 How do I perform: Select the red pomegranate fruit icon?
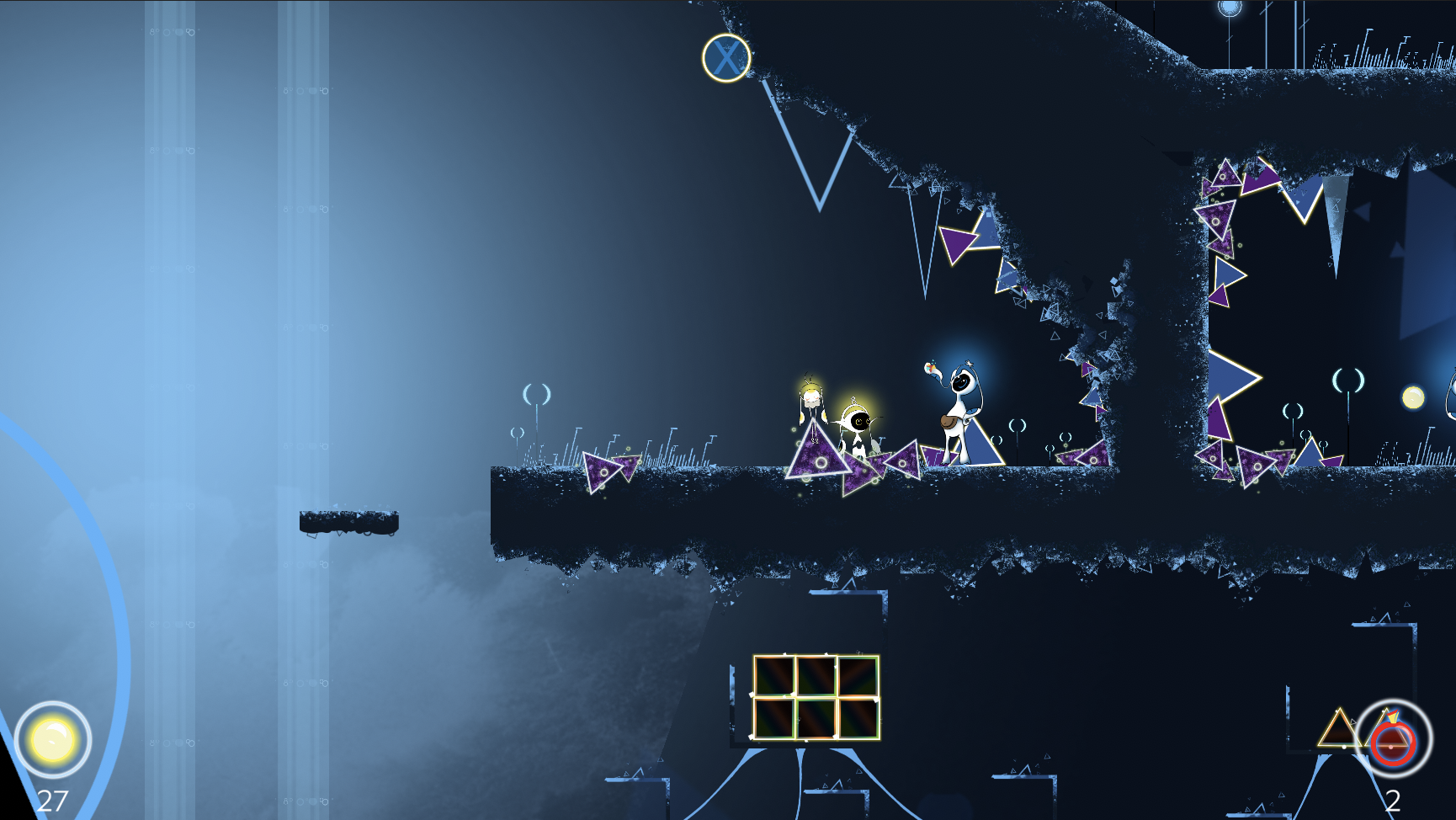click(1392, 740)
